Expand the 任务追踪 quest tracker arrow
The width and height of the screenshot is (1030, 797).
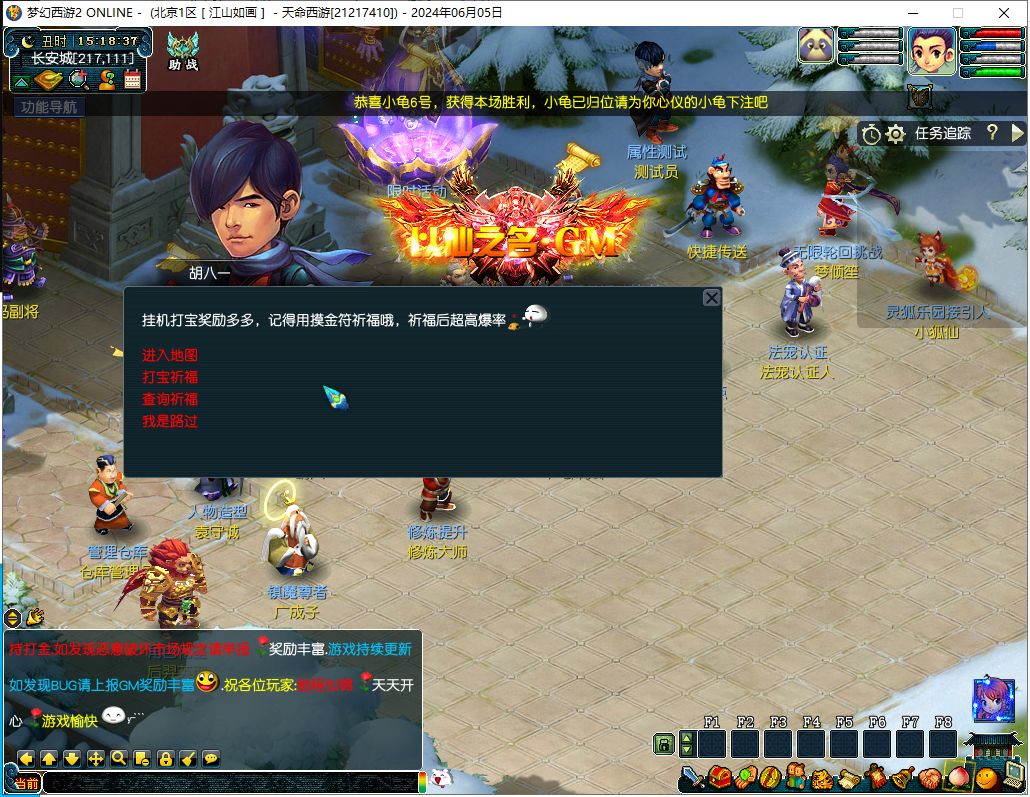tap(1018, 132)
